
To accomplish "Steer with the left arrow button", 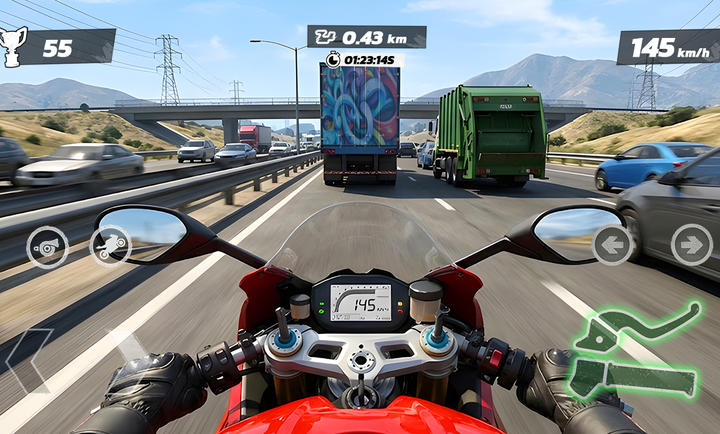I will [x=613, y=244].
